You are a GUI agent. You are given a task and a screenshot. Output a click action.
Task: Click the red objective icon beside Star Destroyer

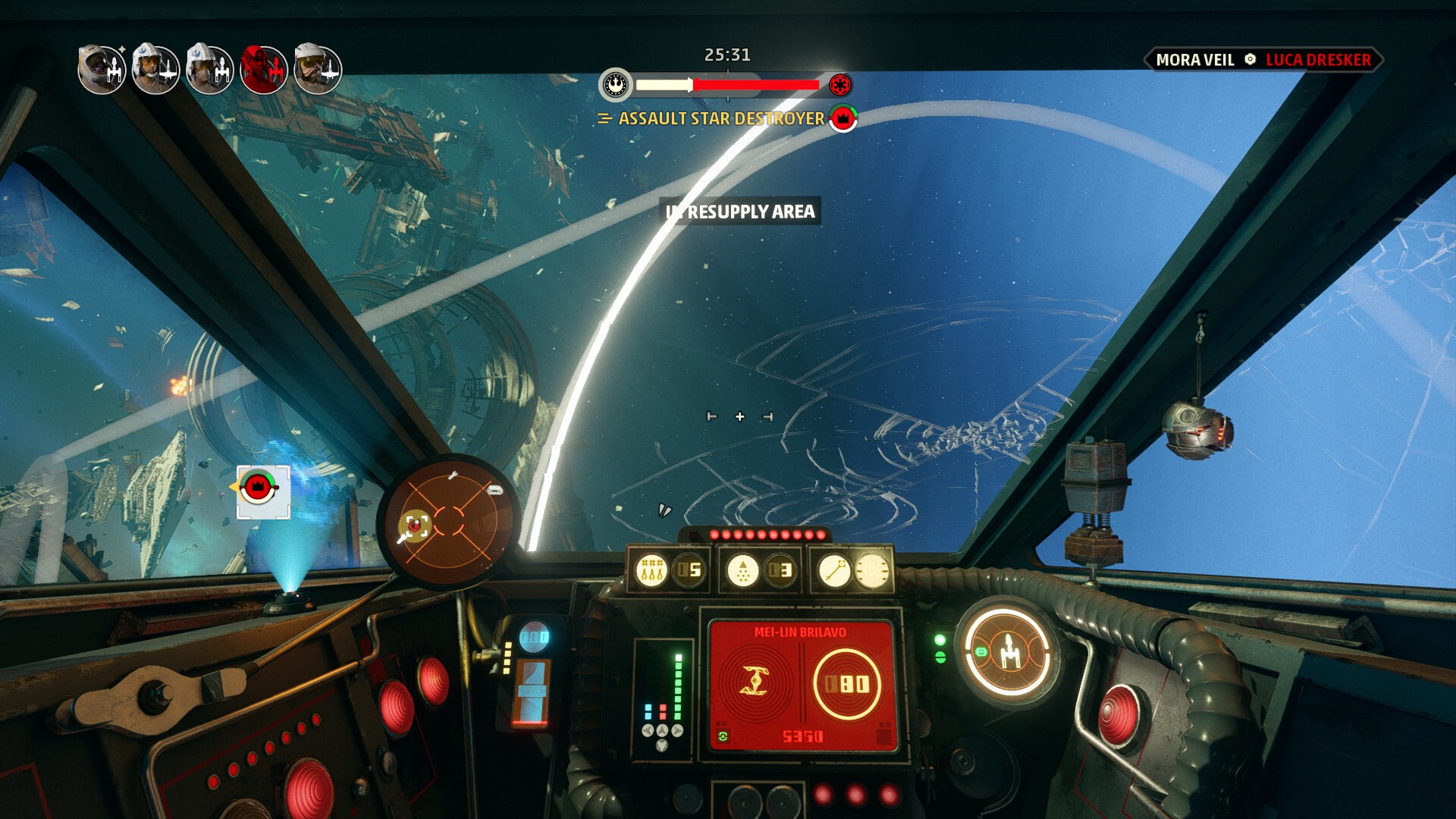point(843,118)
